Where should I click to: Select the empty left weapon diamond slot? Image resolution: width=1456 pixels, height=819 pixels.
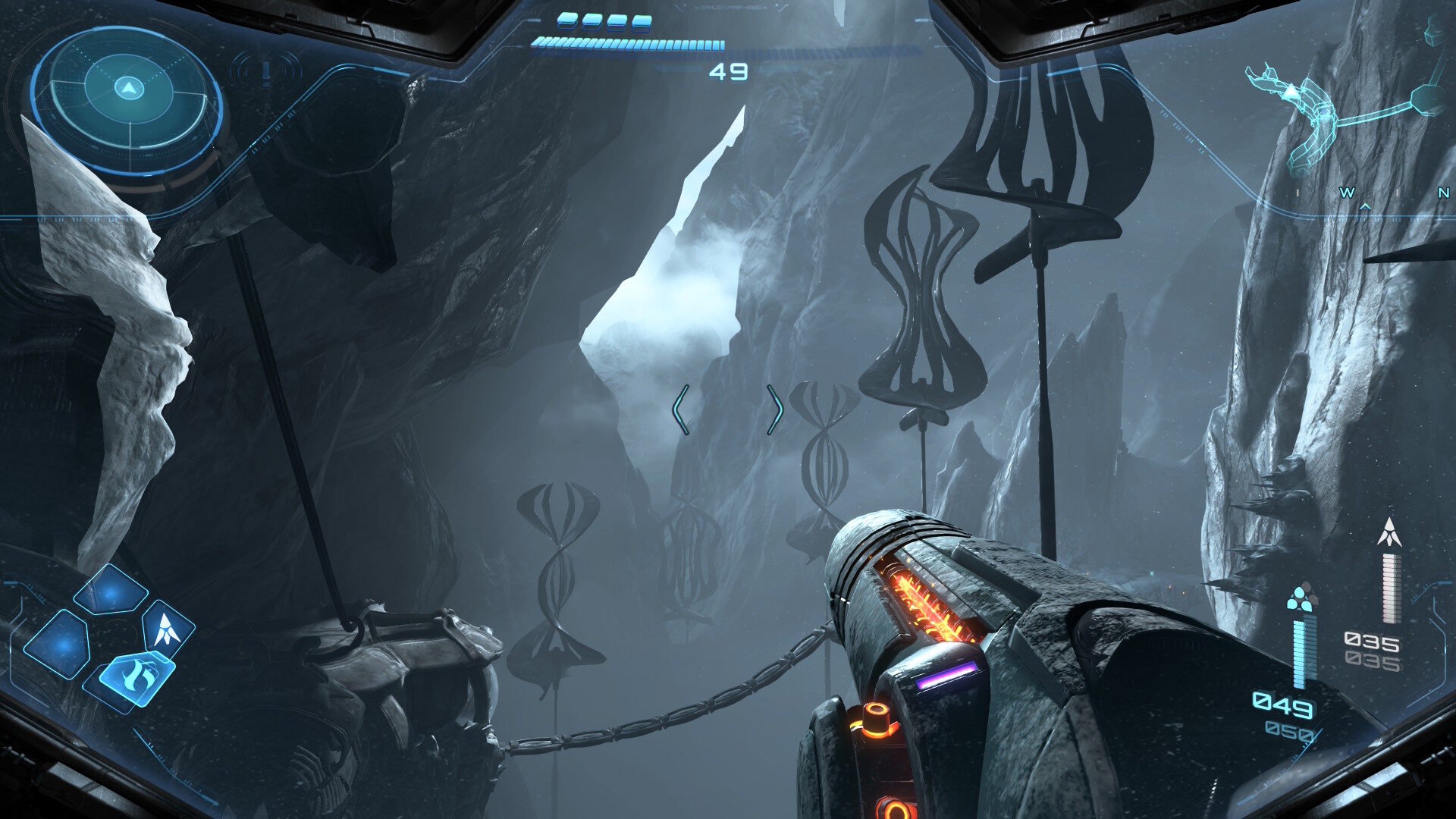[58, 645]
